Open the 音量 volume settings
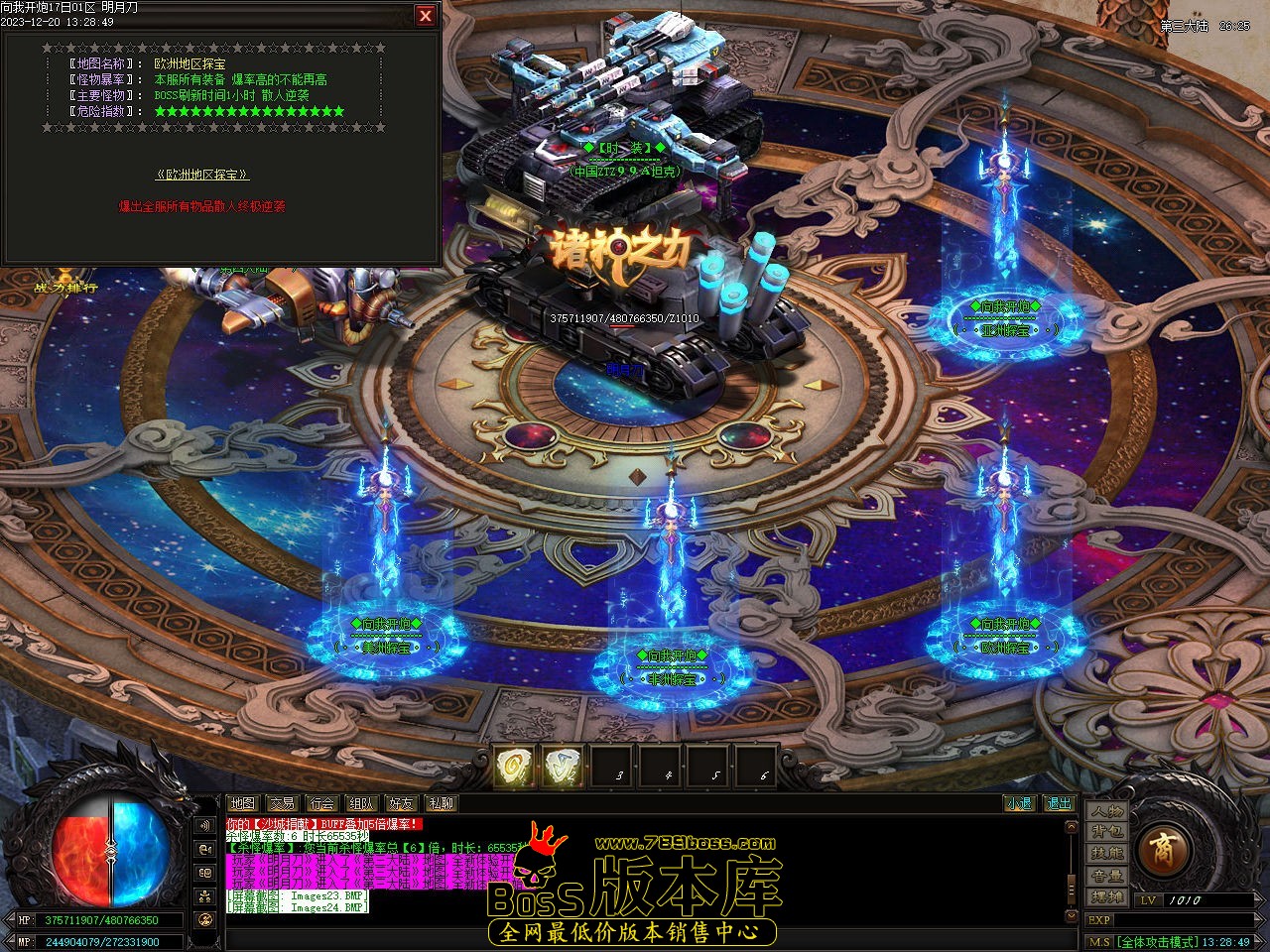Image resolution: width=1270 pixels, height=952 pixels. click(1106, 876)
